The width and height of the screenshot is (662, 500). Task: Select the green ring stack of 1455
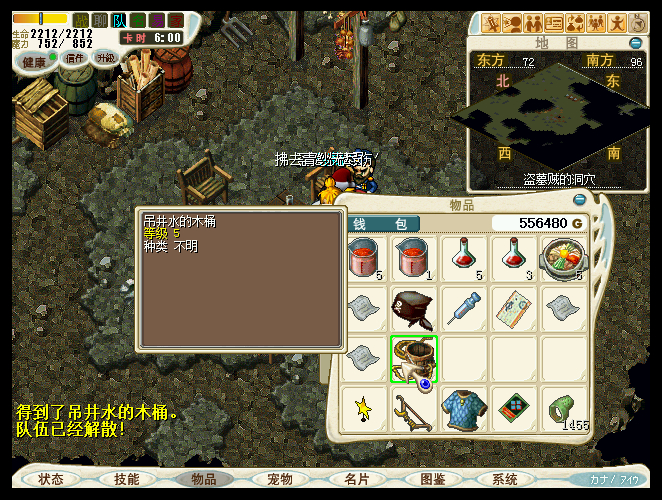(564, 410)
